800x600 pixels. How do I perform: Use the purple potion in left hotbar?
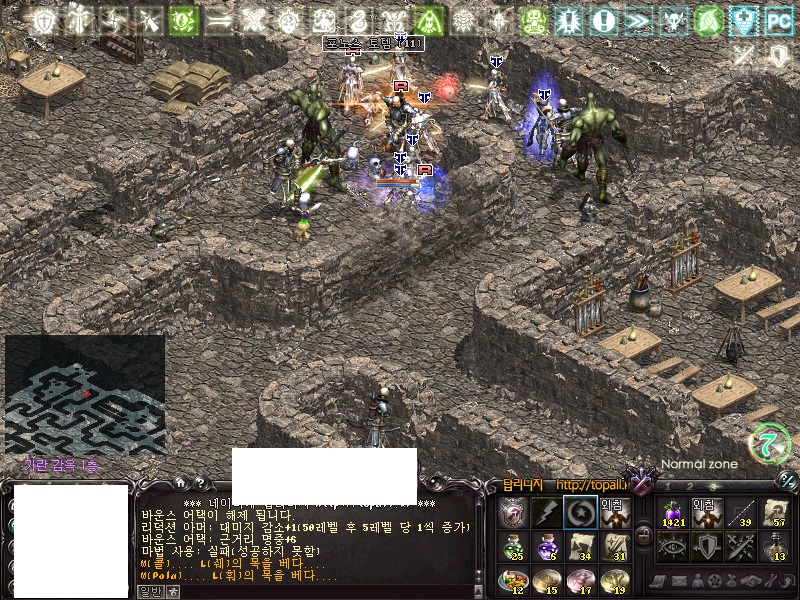(x=546, y=546)
